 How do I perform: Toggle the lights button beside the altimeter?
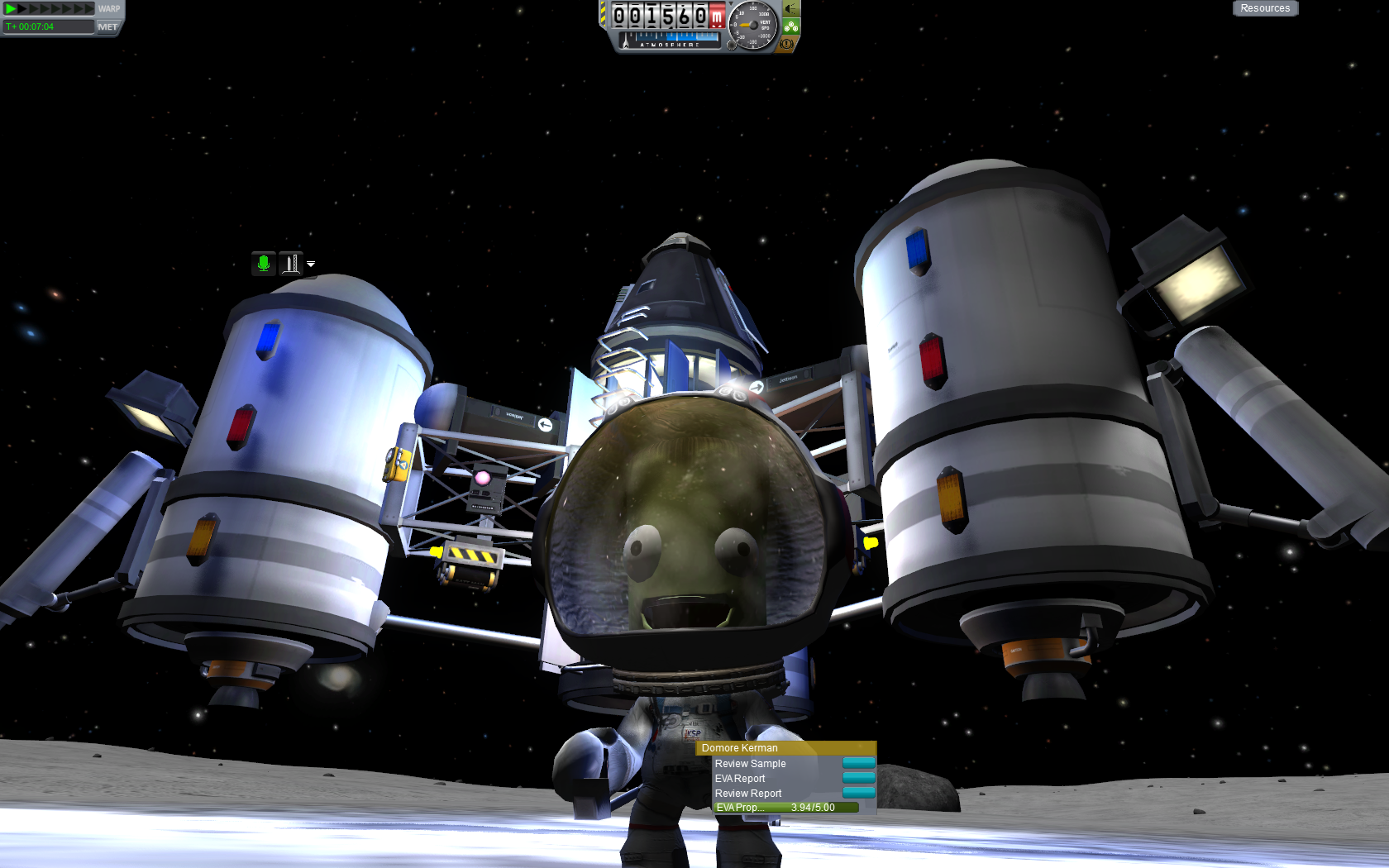pos(791,9)
